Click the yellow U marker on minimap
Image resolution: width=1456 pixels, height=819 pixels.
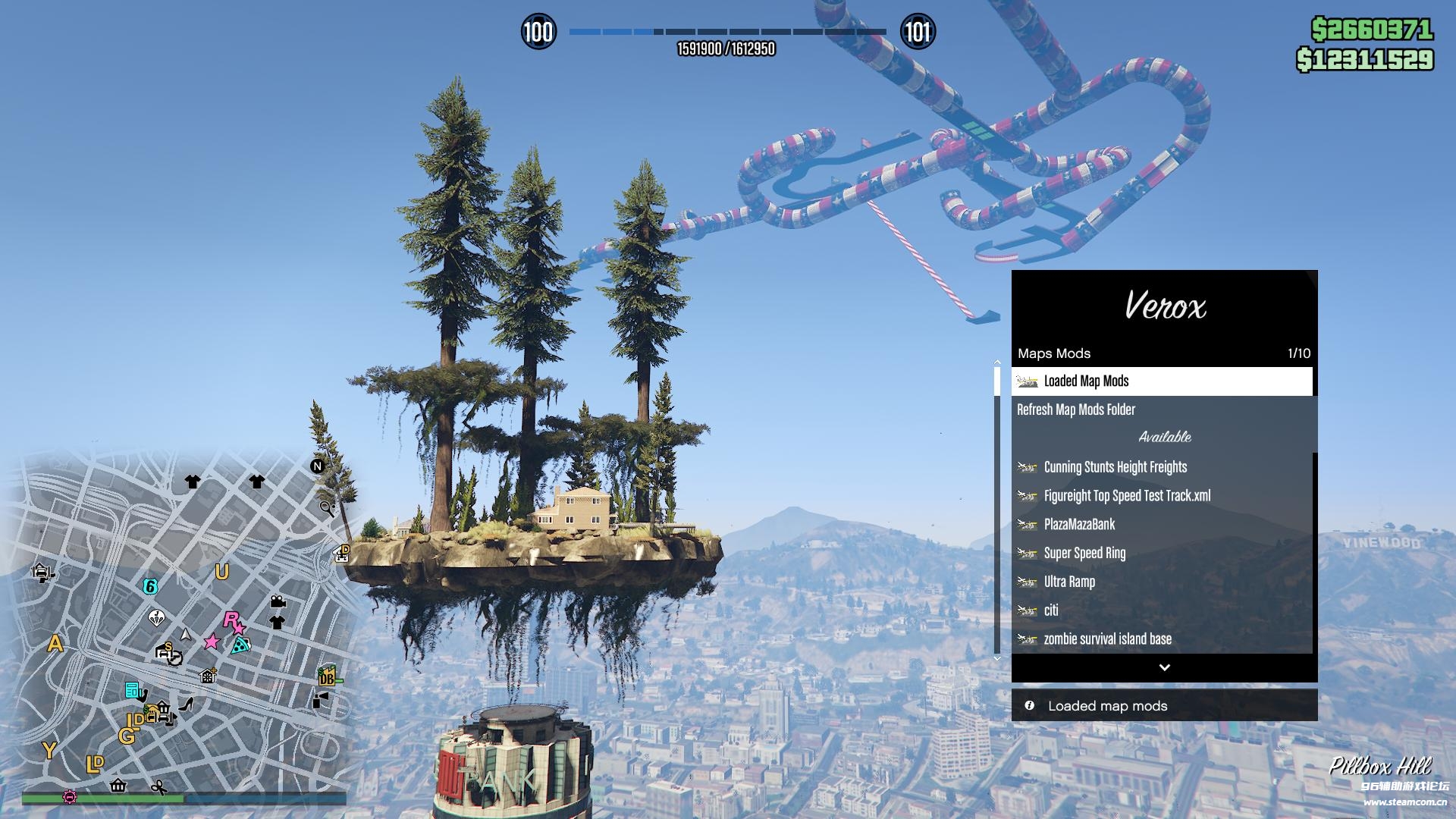tap(221, 572)
